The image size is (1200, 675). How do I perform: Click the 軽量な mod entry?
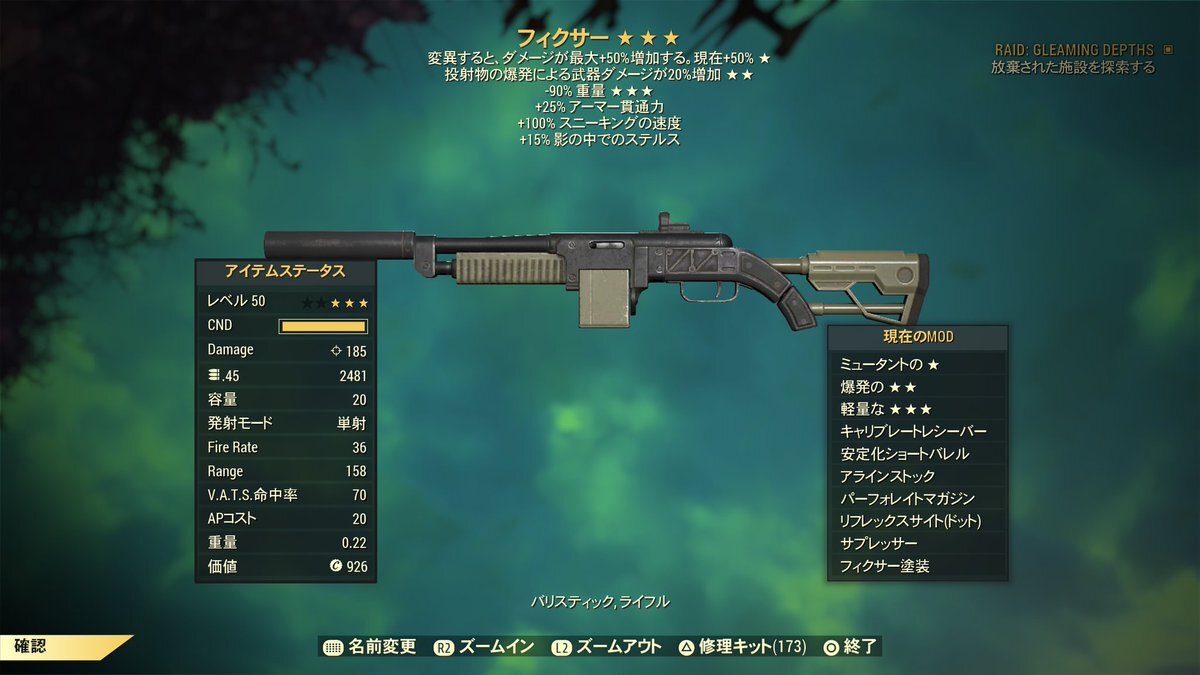918,409
